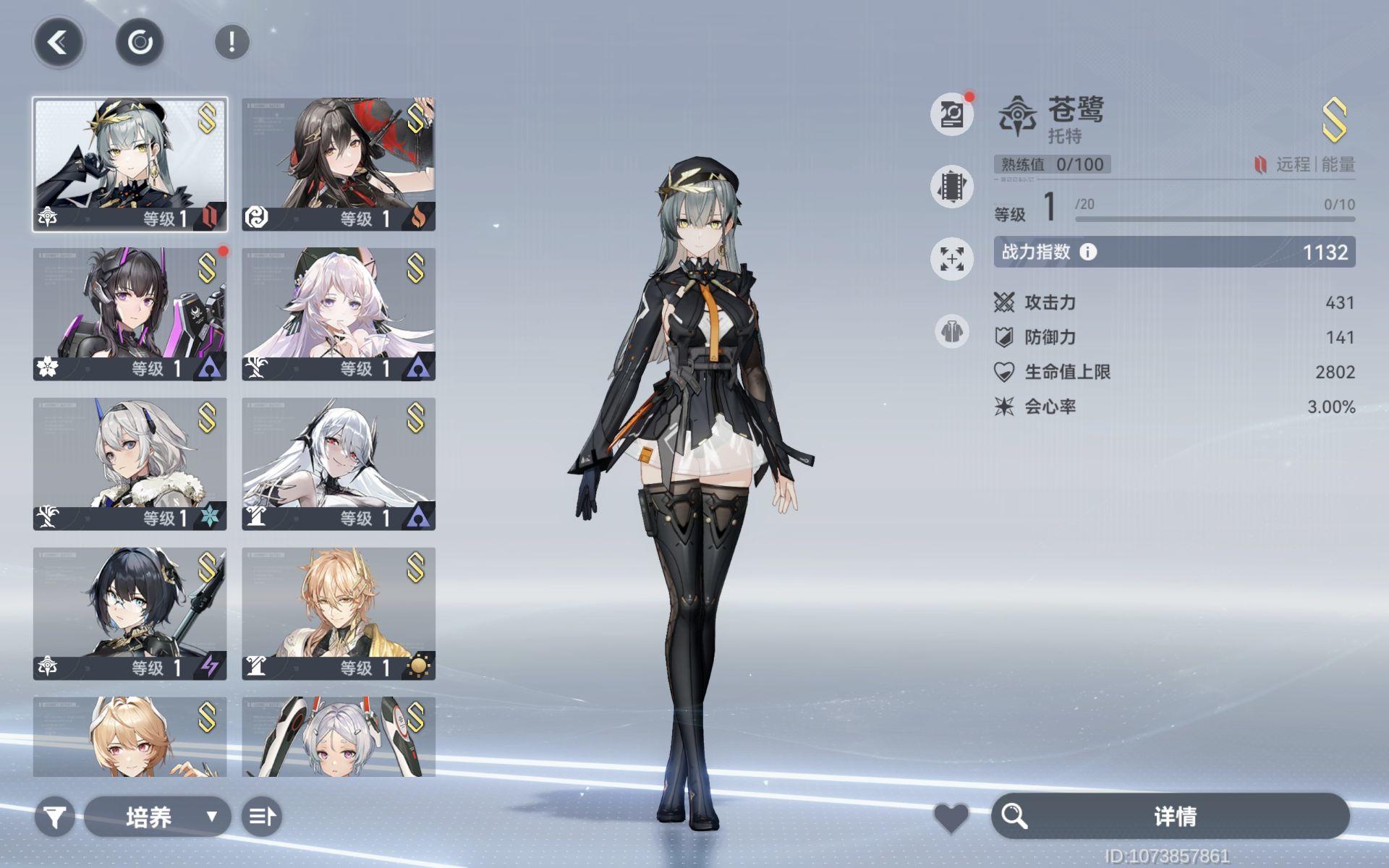This screenshot has width=1389, height=868.
Task: Toggle the heart favorite icon for 苍鹭
Action: [952, 816]
